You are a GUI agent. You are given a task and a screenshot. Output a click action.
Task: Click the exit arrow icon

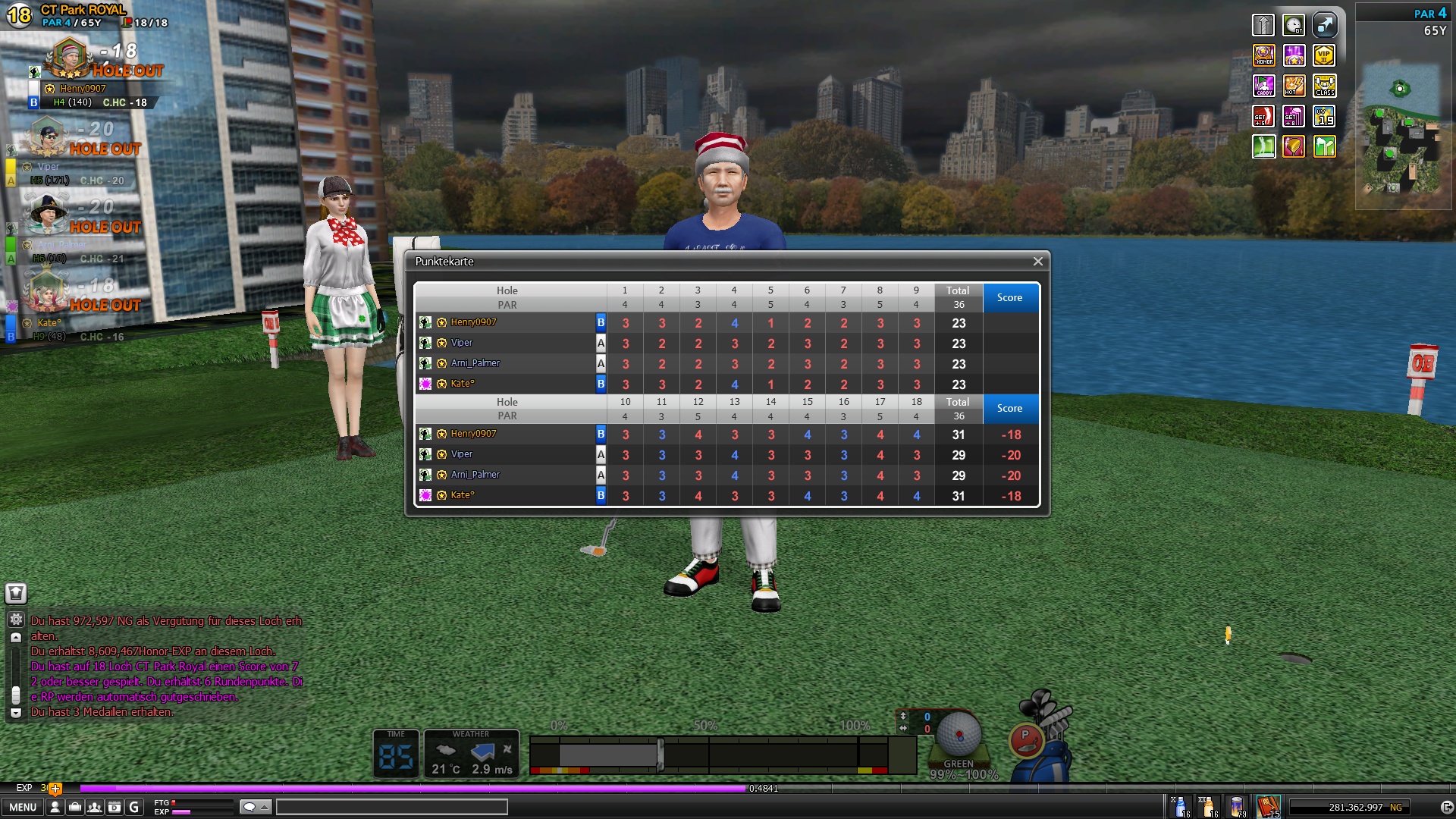click(1446, 808)
